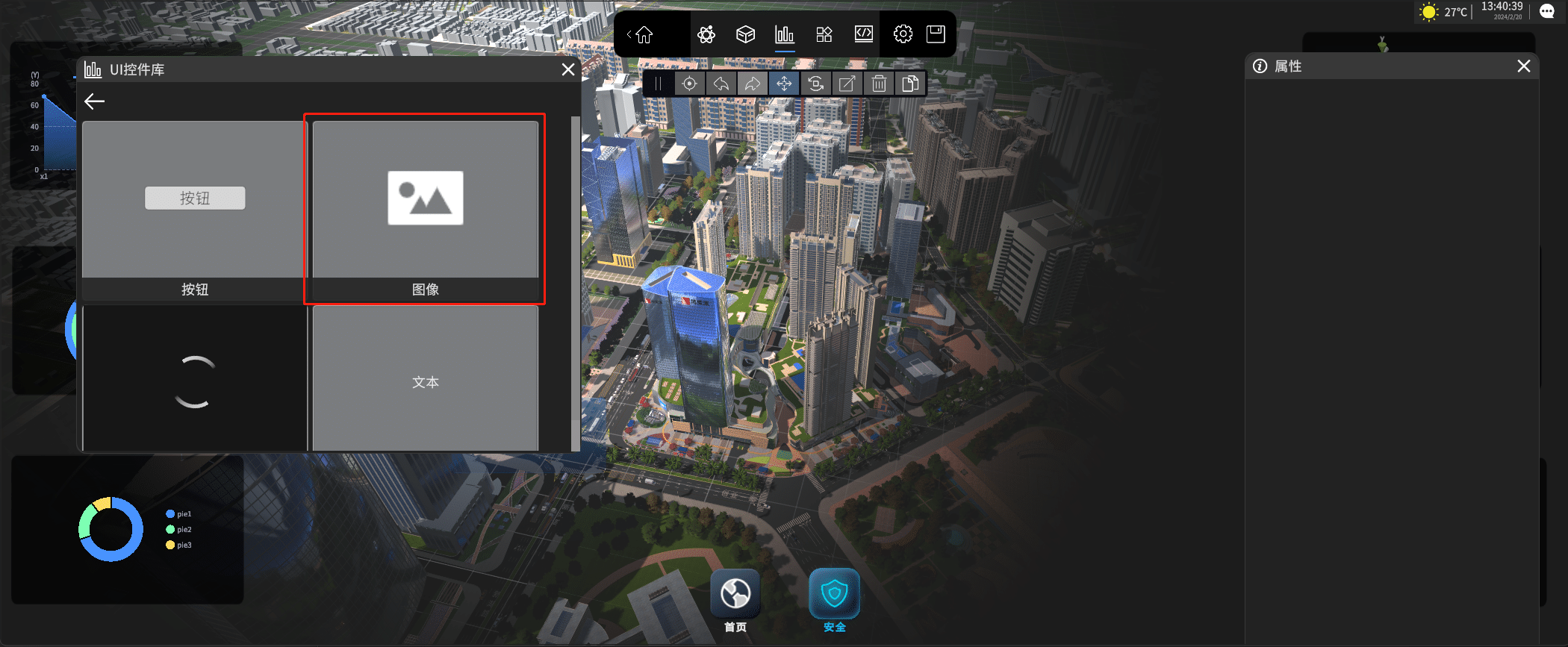Screen dimensions: 1568x647
Task: Return to home via house icon
Action: [644, 34]
